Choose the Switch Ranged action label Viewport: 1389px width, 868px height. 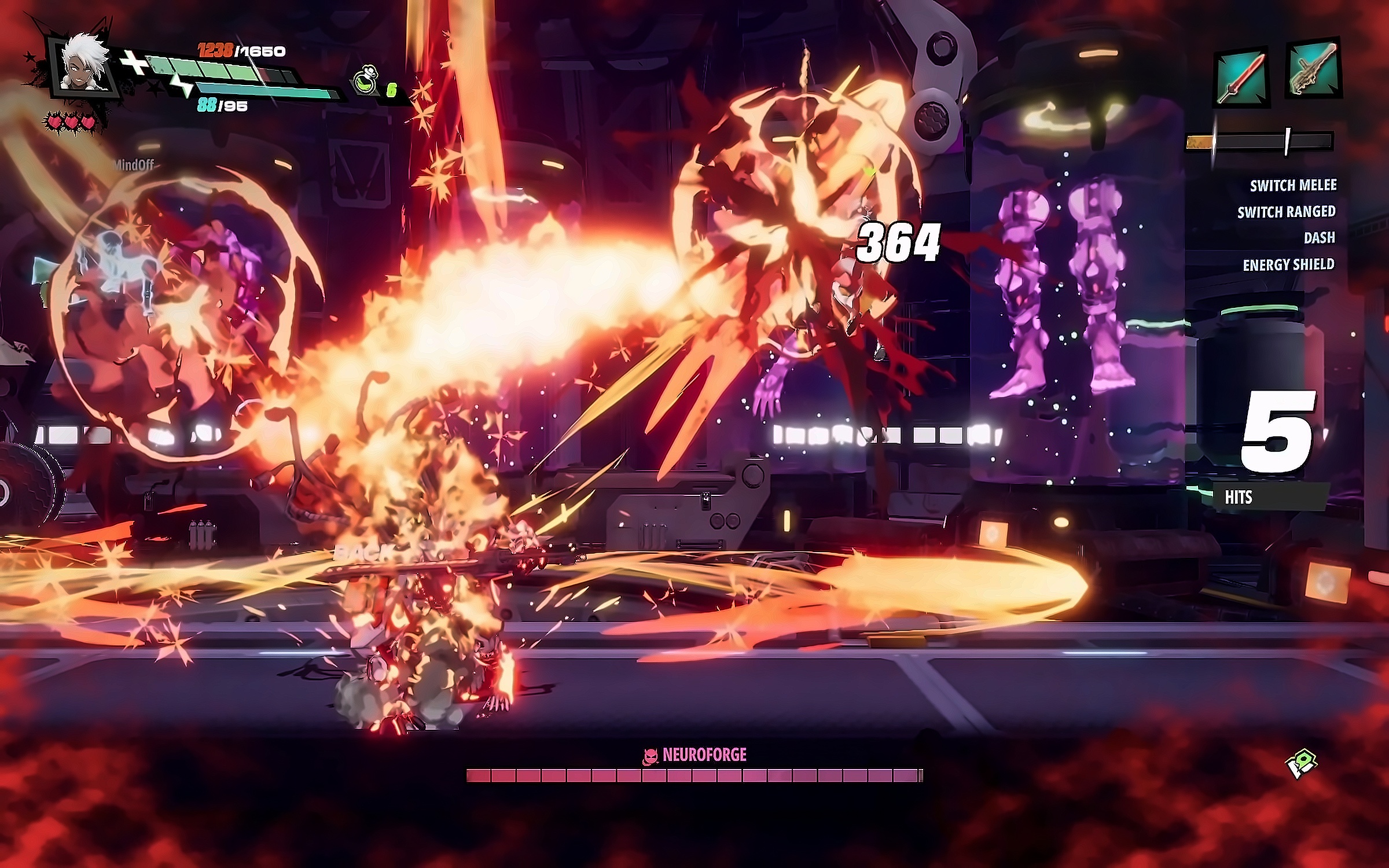click(x=1286, y=212)
